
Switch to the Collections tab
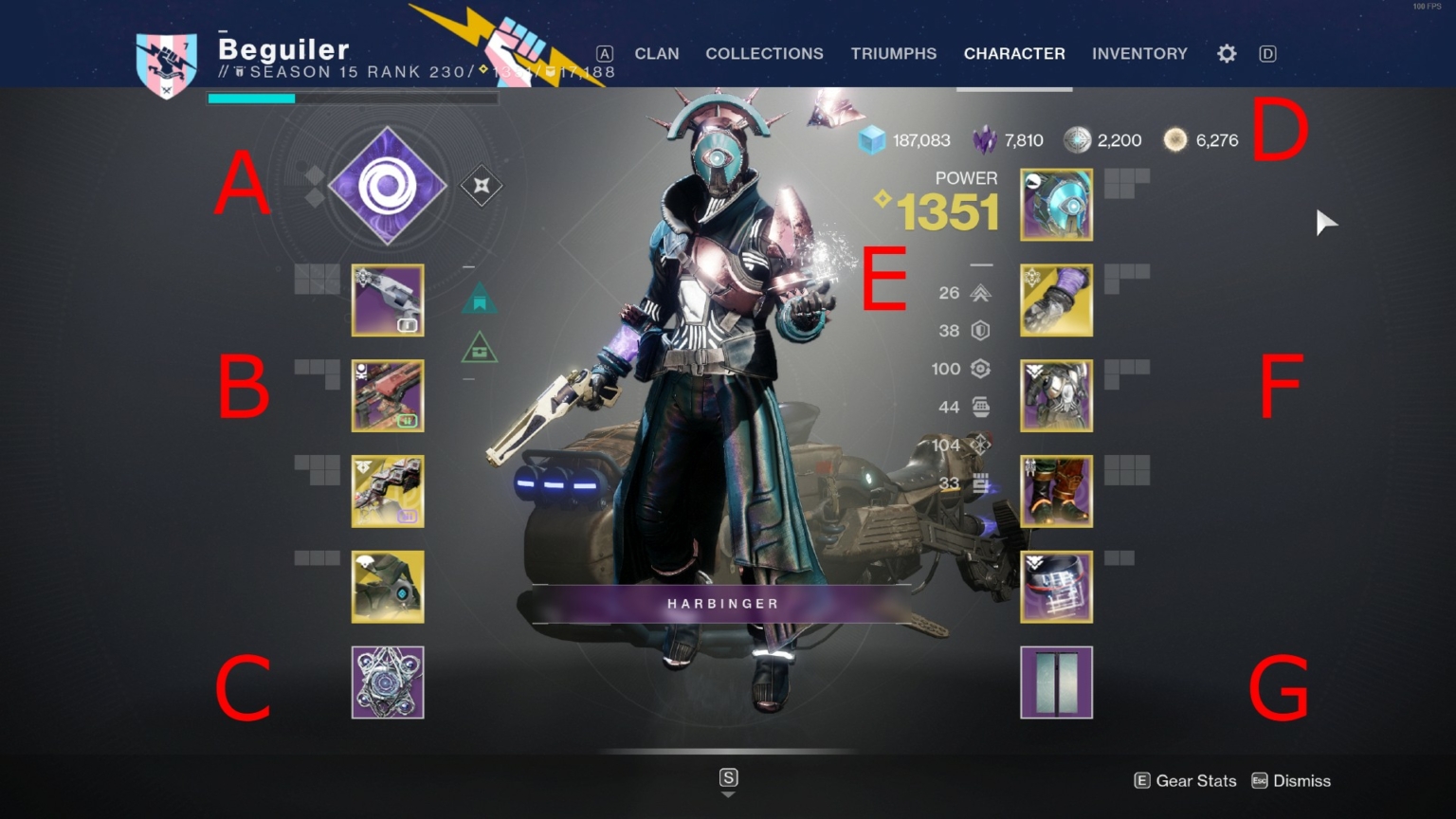coord(764,54)
